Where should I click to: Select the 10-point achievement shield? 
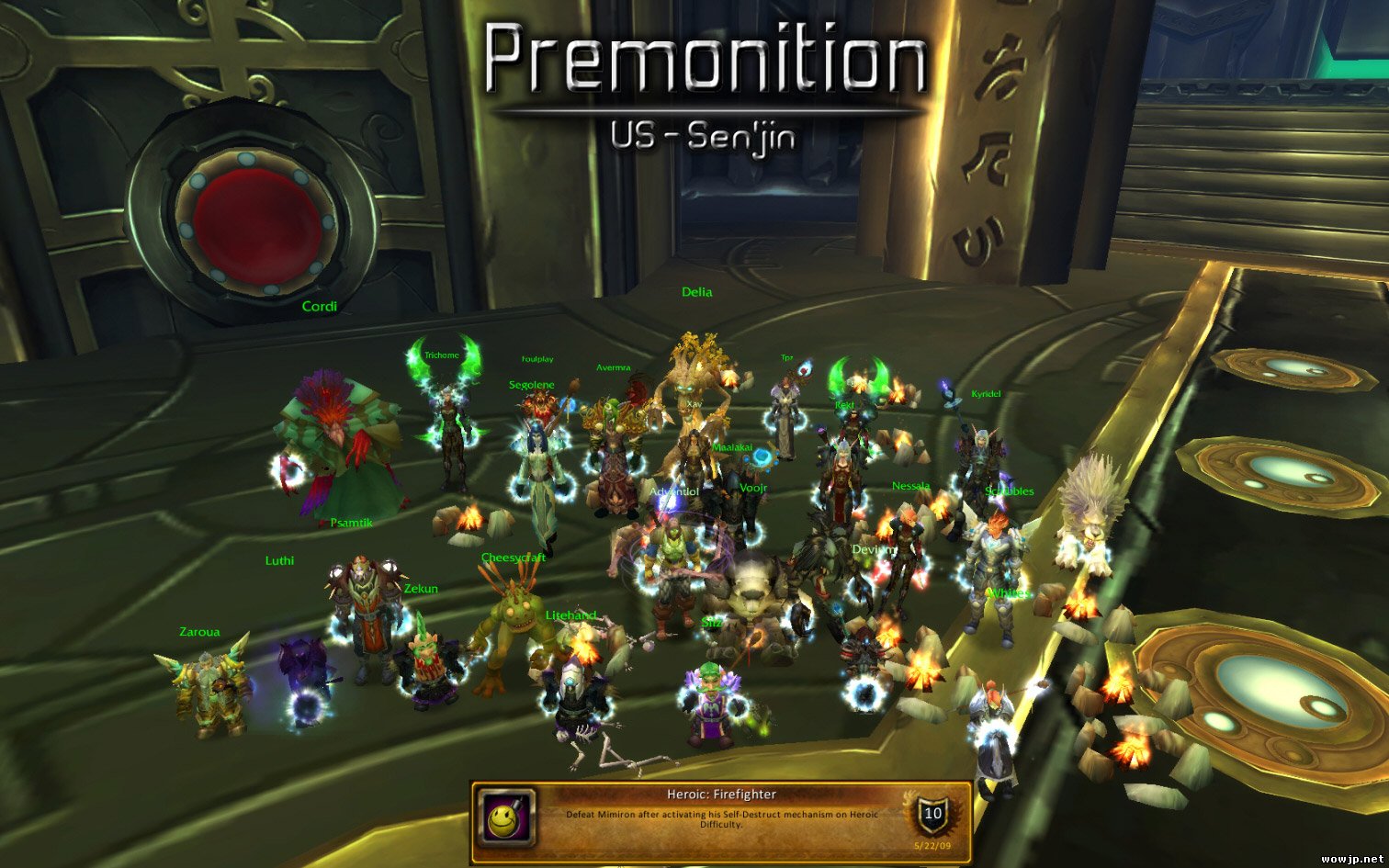(x=932, y=813)
